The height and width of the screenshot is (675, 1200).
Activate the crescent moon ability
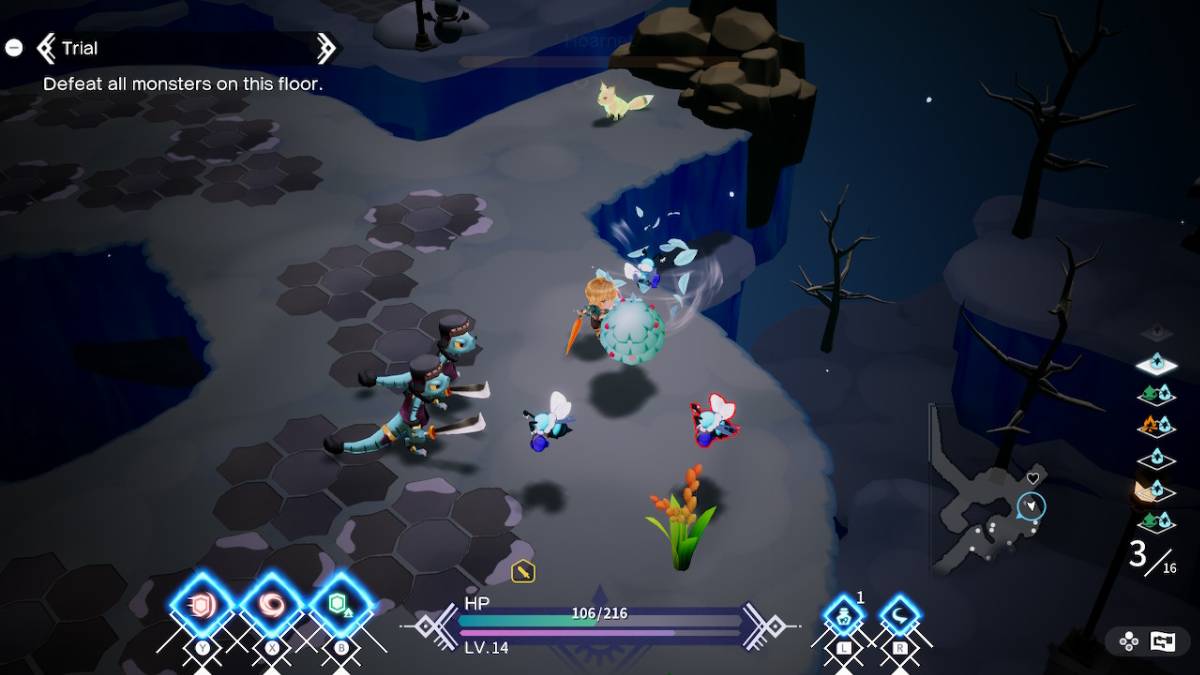click(900, 616)
